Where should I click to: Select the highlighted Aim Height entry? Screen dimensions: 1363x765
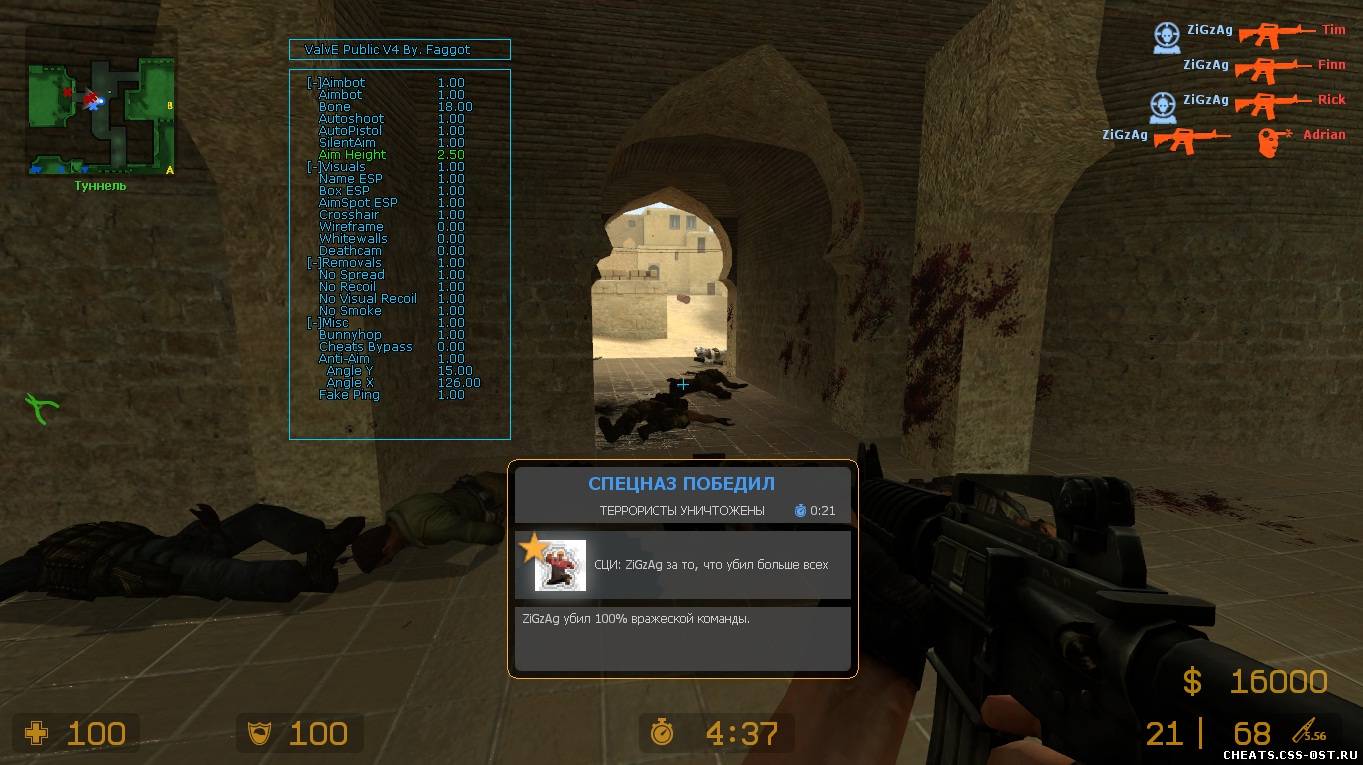click(x=352, y=155)
